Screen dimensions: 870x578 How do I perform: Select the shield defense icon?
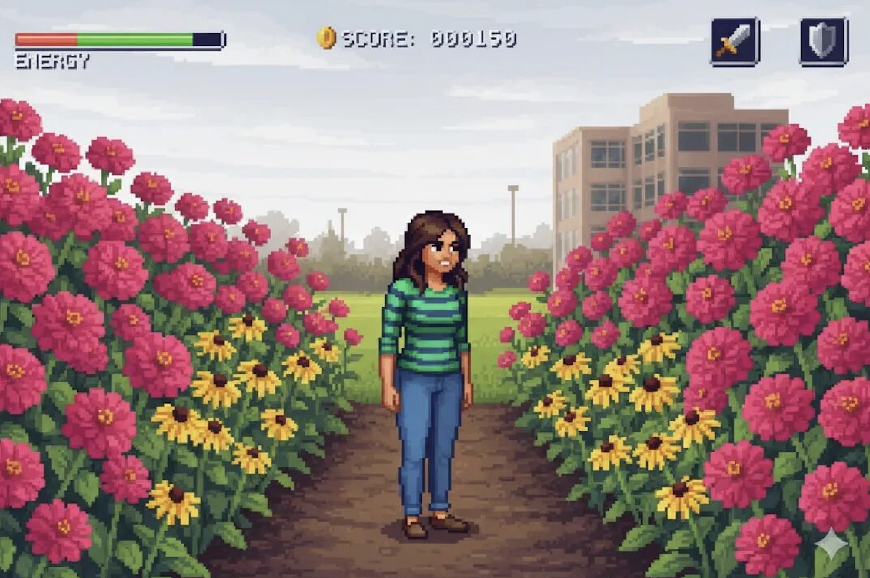[824, 41]
